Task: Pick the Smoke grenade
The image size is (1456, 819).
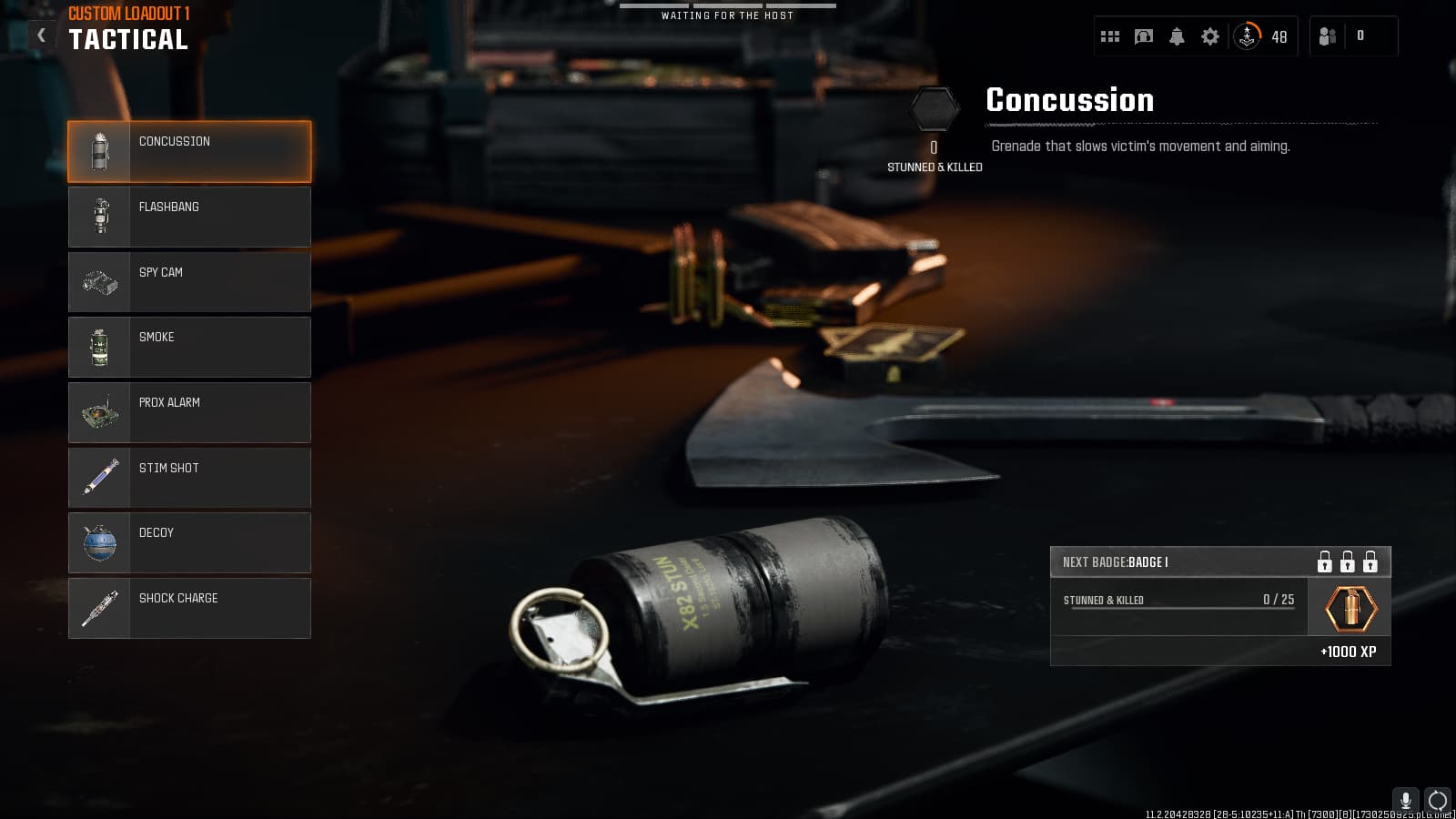Action: coord(189,347)
